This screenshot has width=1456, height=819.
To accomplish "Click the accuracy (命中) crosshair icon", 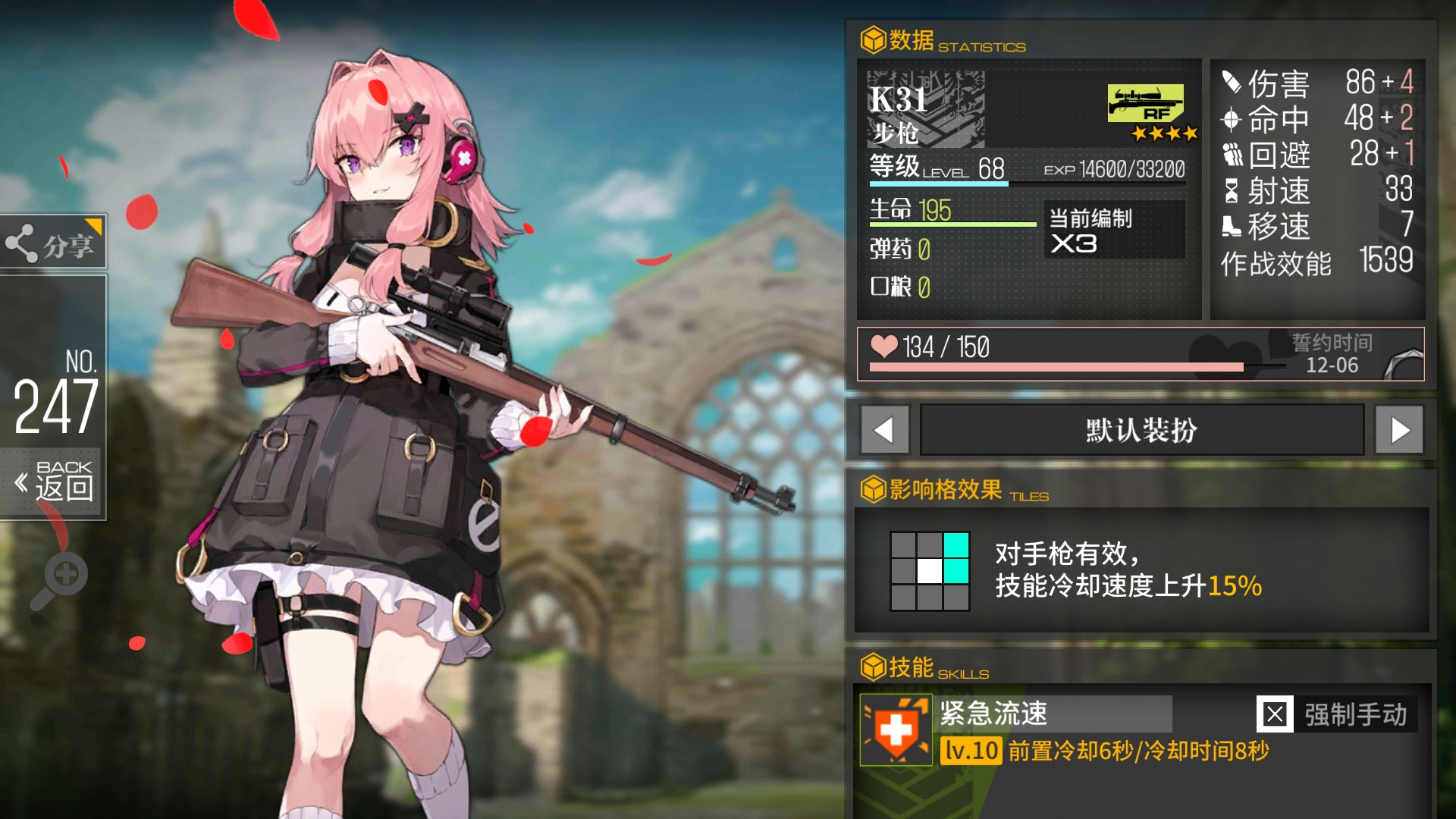I will pyautogui.click(x=1233, y=120).
